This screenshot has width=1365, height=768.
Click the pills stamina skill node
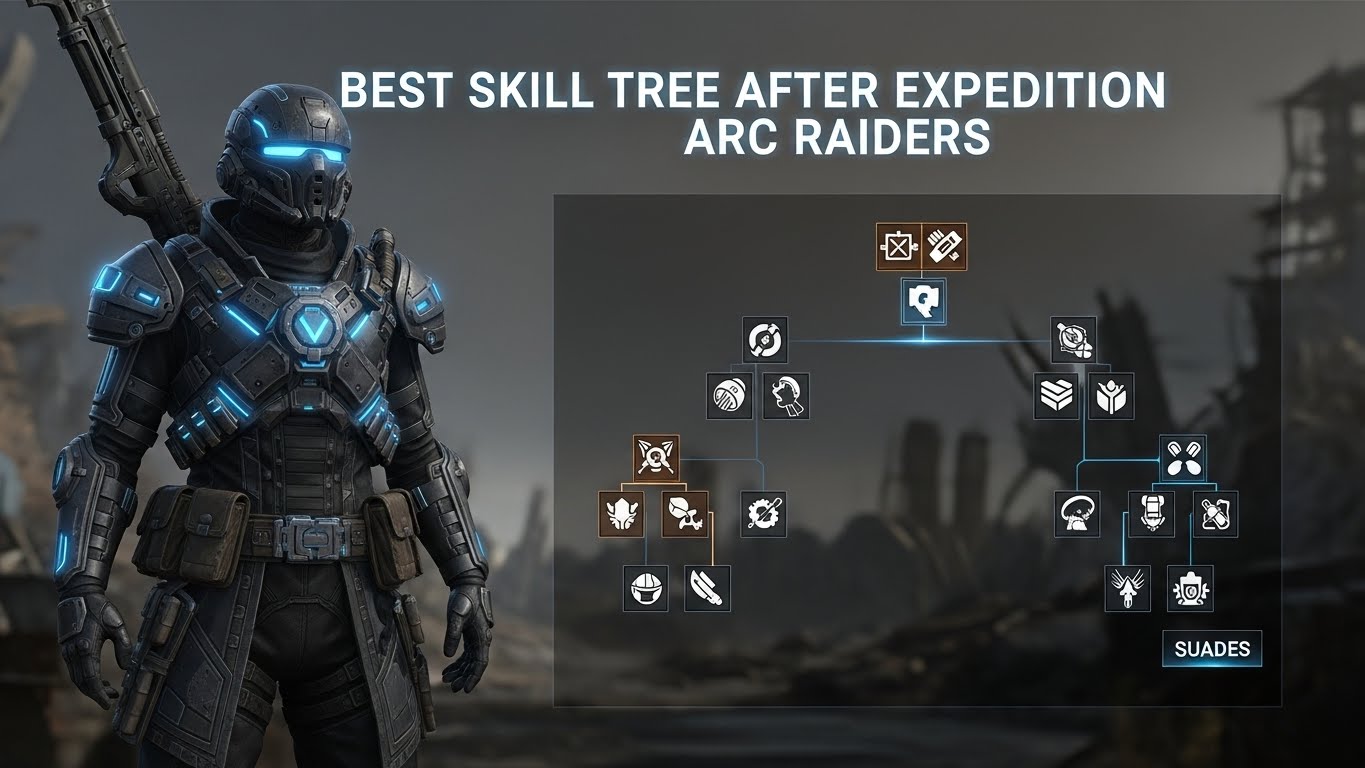tap(1183, 457)
